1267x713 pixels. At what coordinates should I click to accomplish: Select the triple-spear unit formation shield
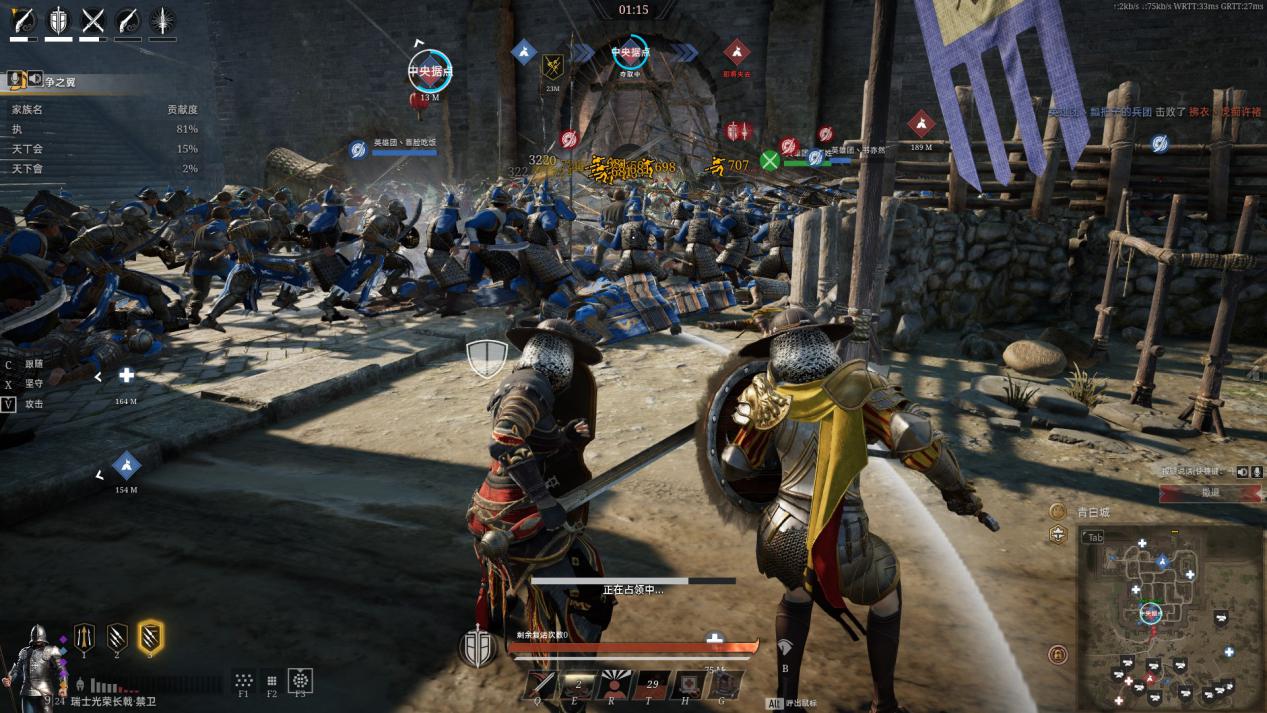(x=84, y=635)
